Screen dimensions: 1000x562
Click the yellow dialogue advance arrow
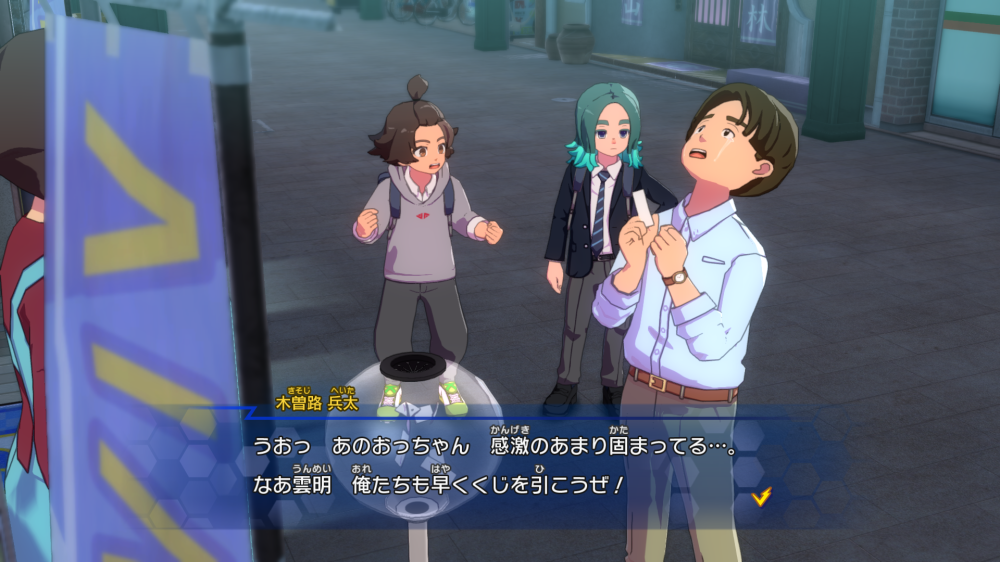tap(761, 495)
